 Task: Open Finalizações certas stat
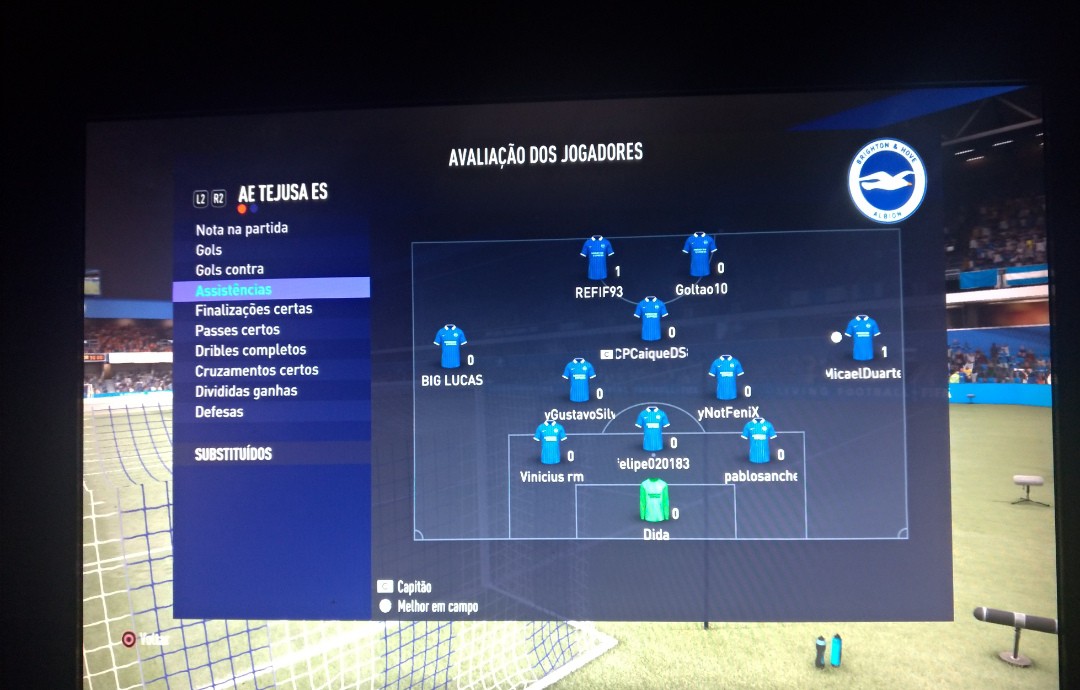pos(254,309)
